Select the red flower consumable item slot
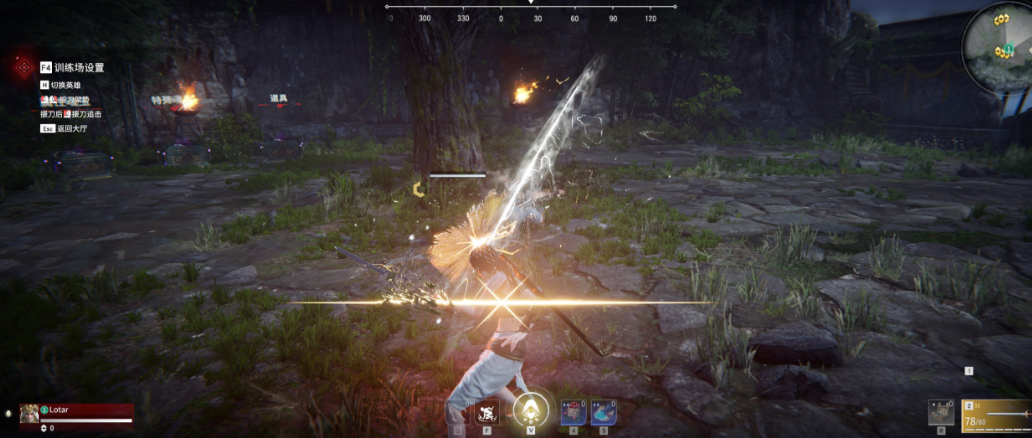 click(573, 412)
